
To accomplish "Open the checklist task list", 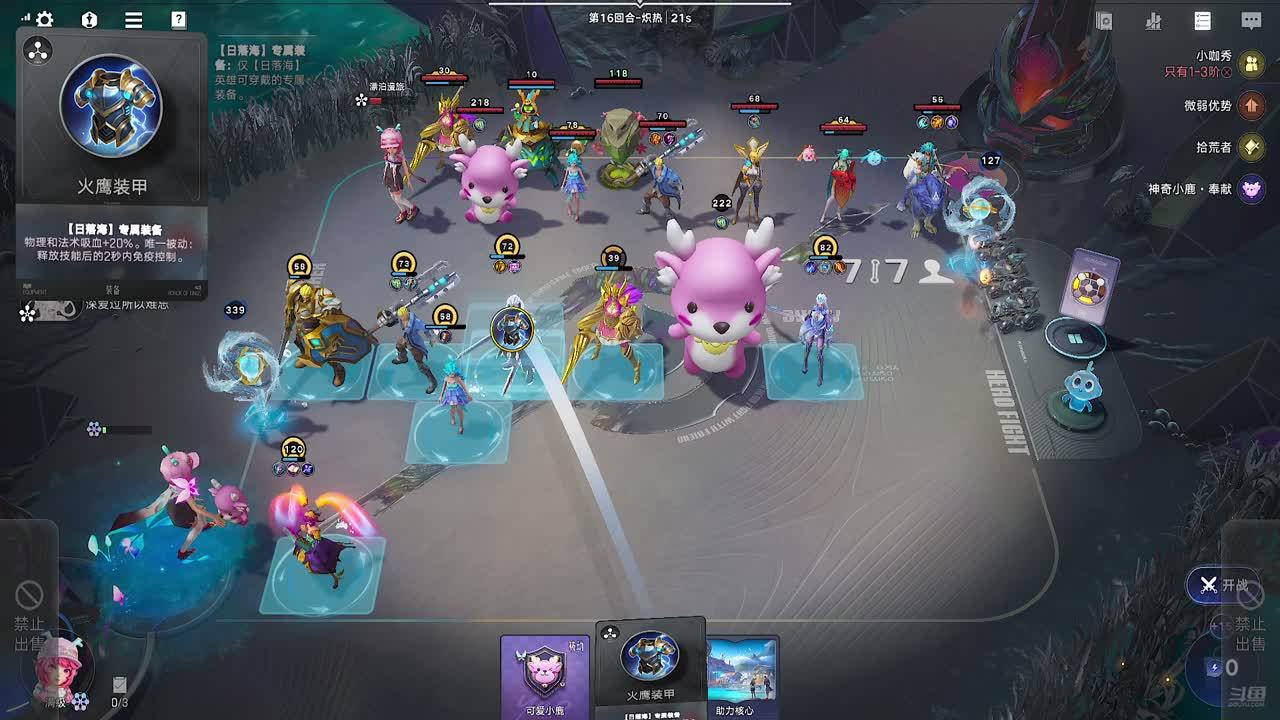I will (x=1203, y=21).
